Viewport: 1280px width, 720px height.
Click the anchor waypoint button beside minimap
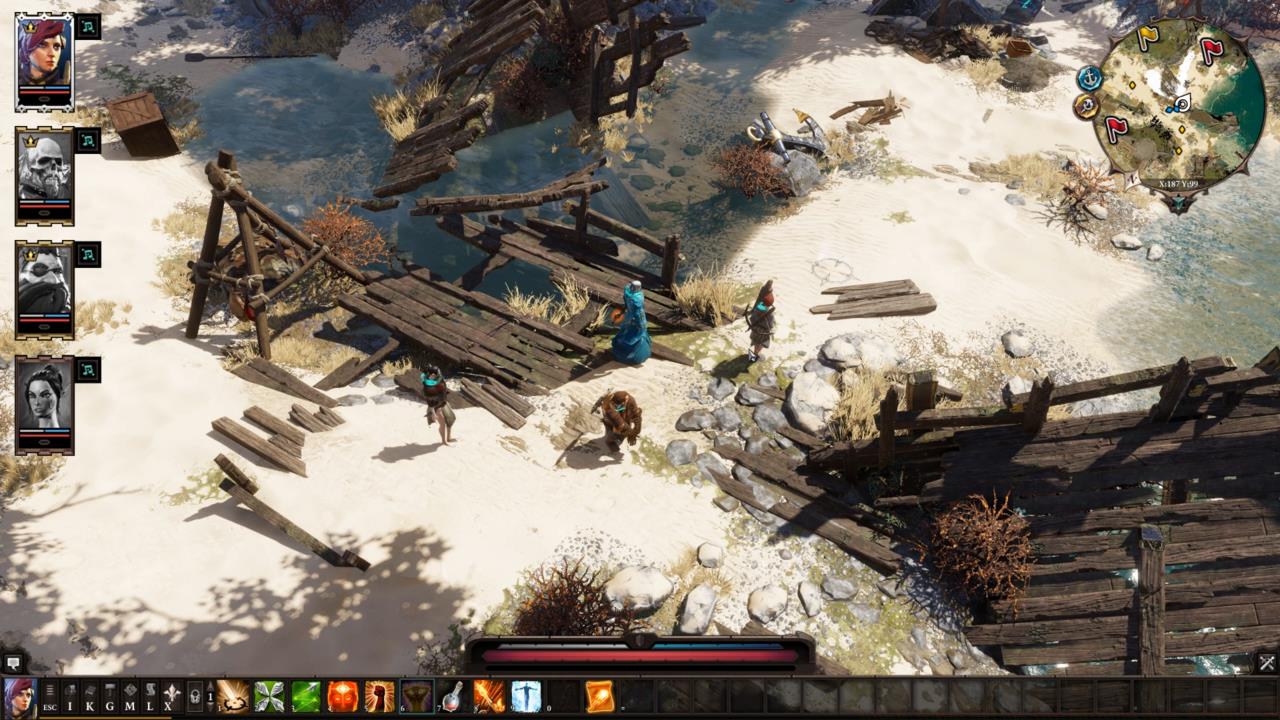(x=1089, y=77)
